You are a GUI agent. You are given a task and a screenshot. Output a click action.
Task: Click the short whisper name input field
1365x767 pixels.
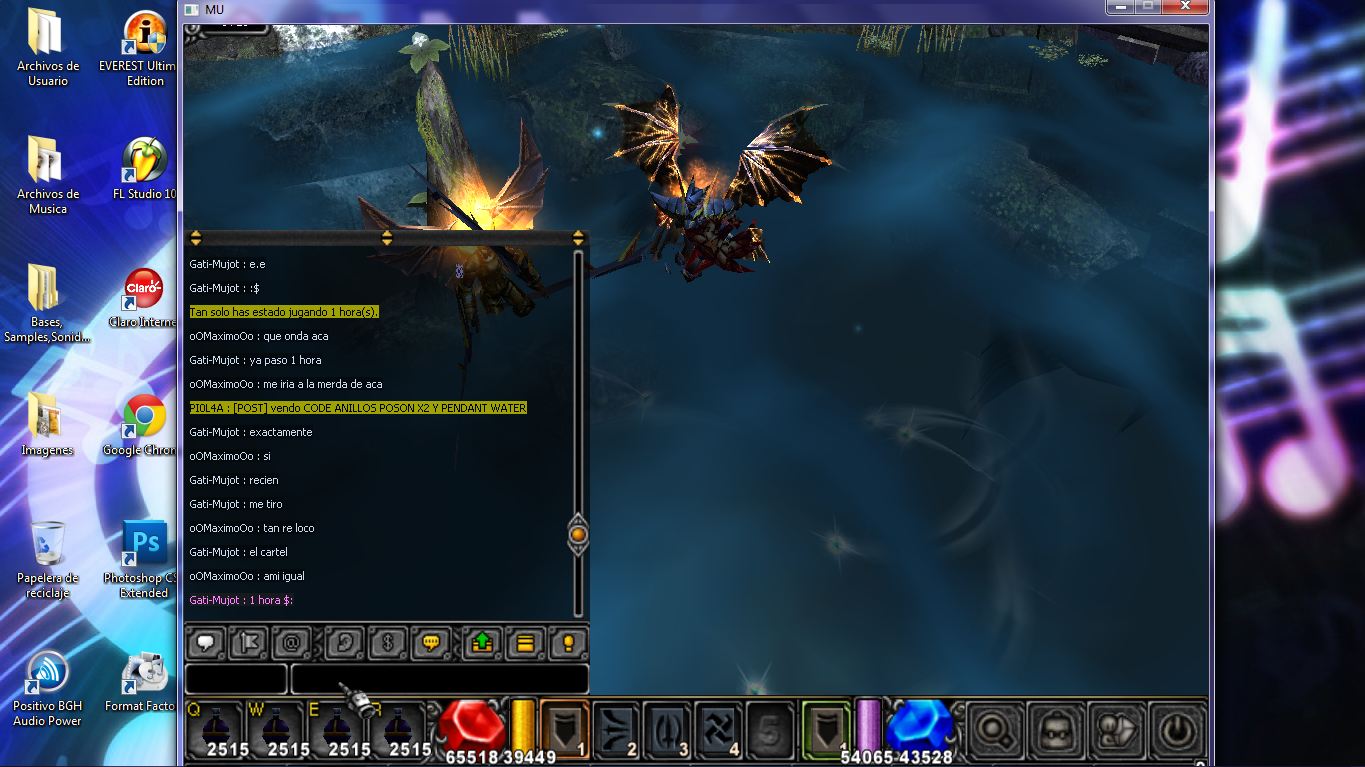pyautogui.click(x=236, y=679)
